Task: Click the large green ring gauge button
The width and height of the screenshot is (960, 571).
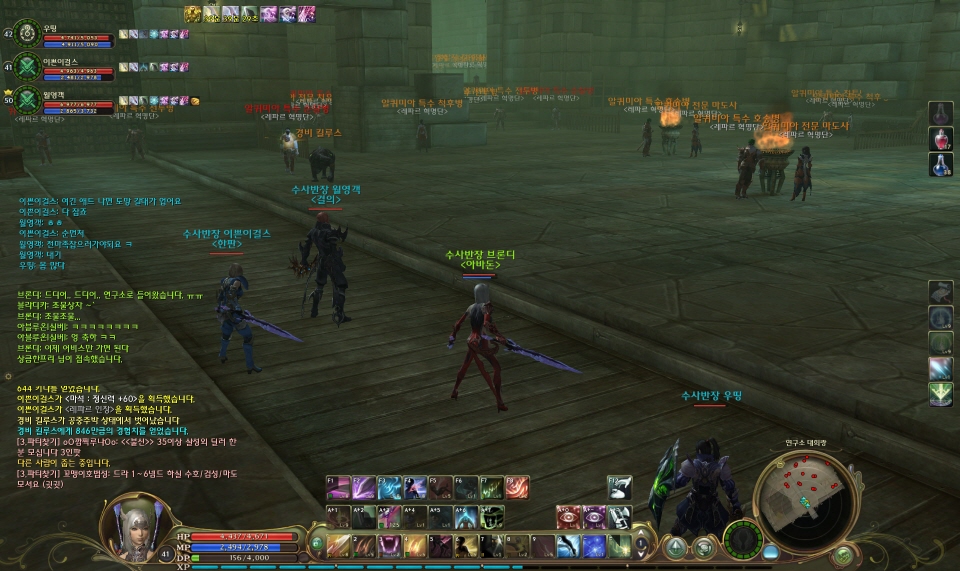Action: [741, 540]
